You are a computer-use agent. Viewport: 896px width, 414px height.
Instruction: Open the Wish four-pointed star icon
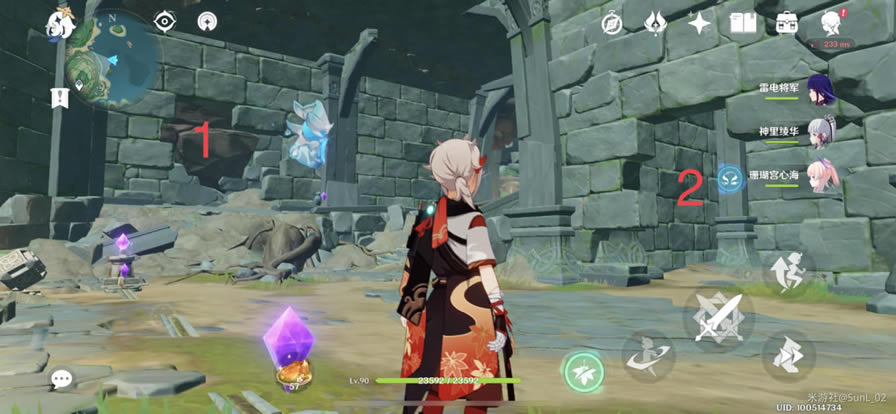click(x=699, y=23)
